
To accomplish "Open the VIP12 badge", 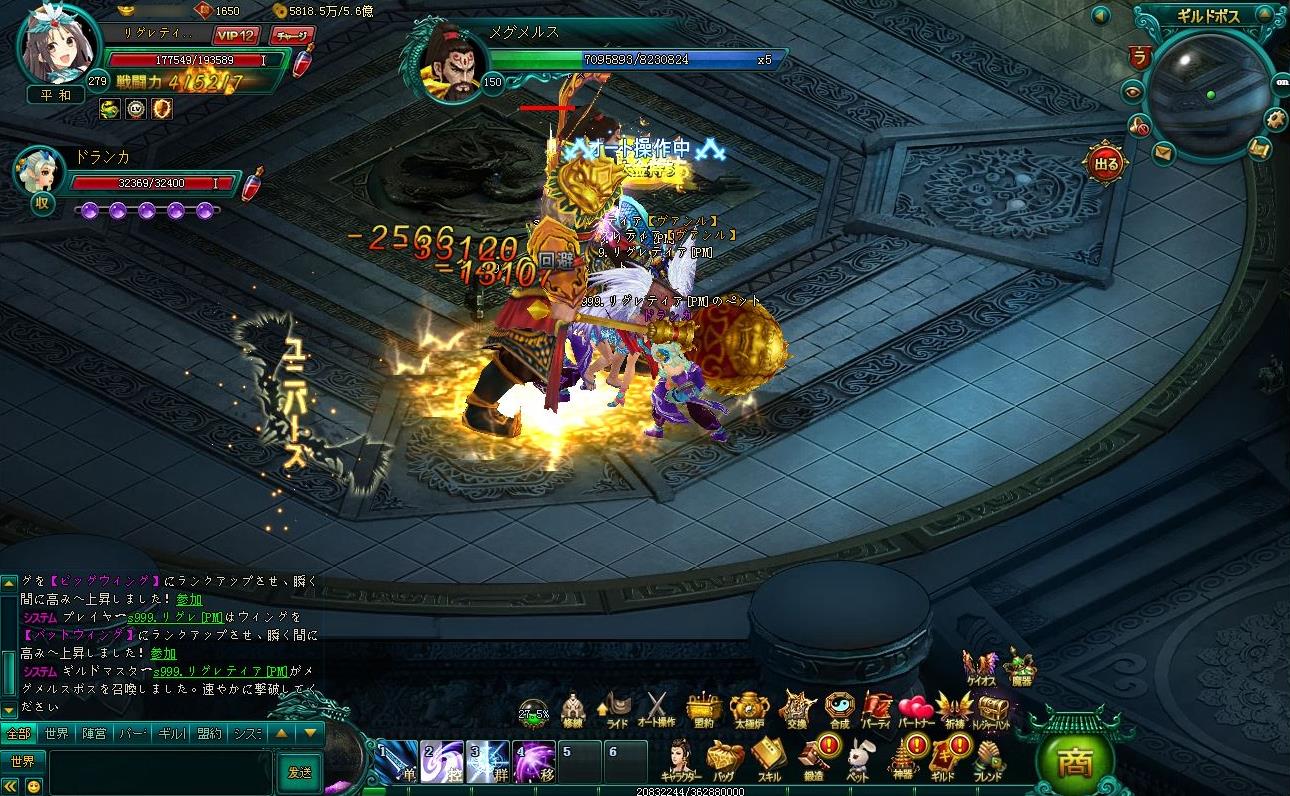I will tap(236, 35).
